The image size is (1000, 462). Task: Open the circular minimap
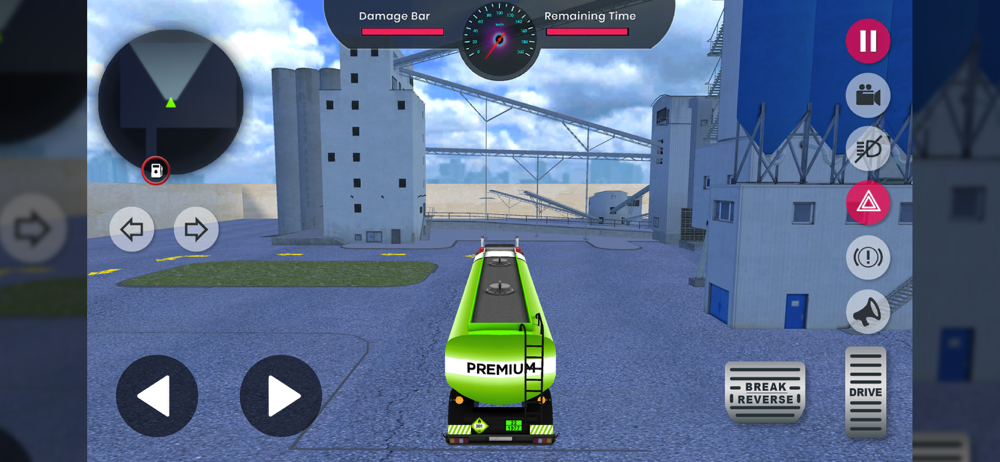click(170, 100)
